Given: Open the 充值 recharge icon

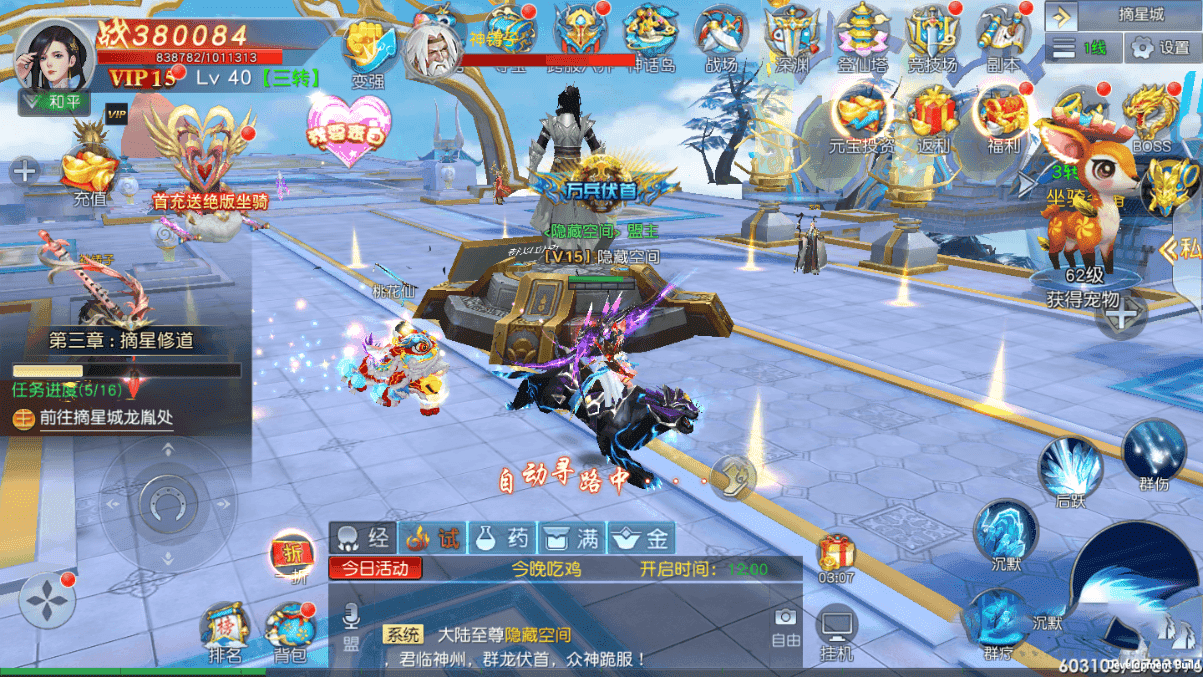Looking at the screenshot, I should pyautogui.click(x=89, y=170).
